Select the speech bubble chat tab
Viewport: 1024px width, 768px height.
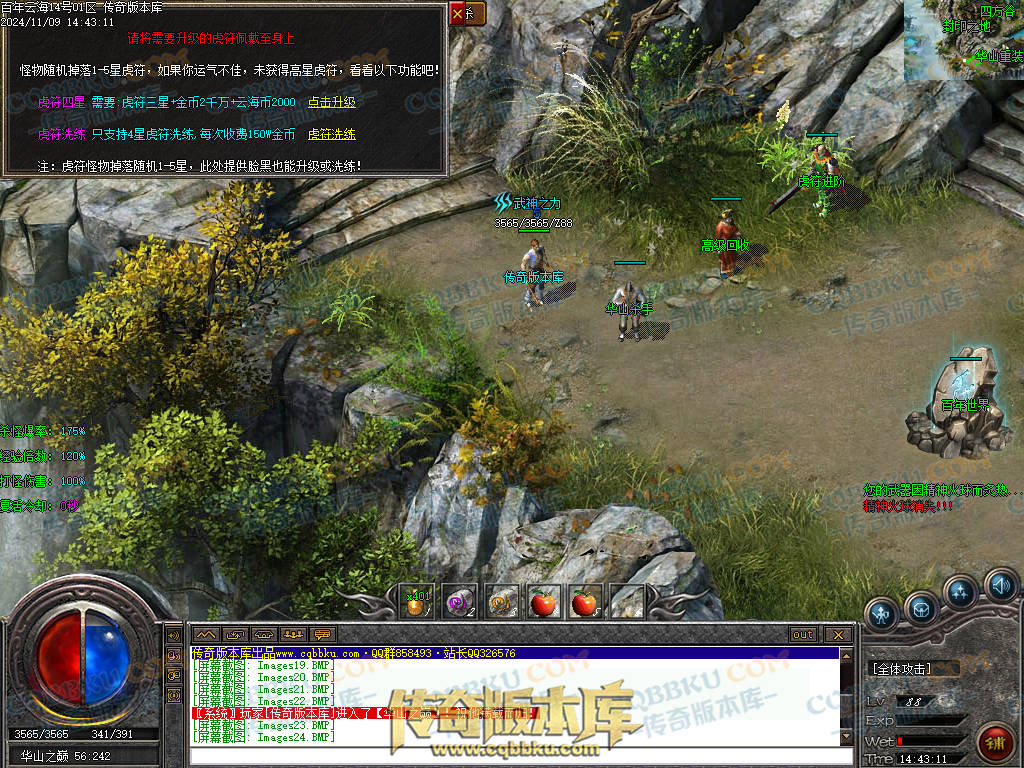tap(322, 635)
